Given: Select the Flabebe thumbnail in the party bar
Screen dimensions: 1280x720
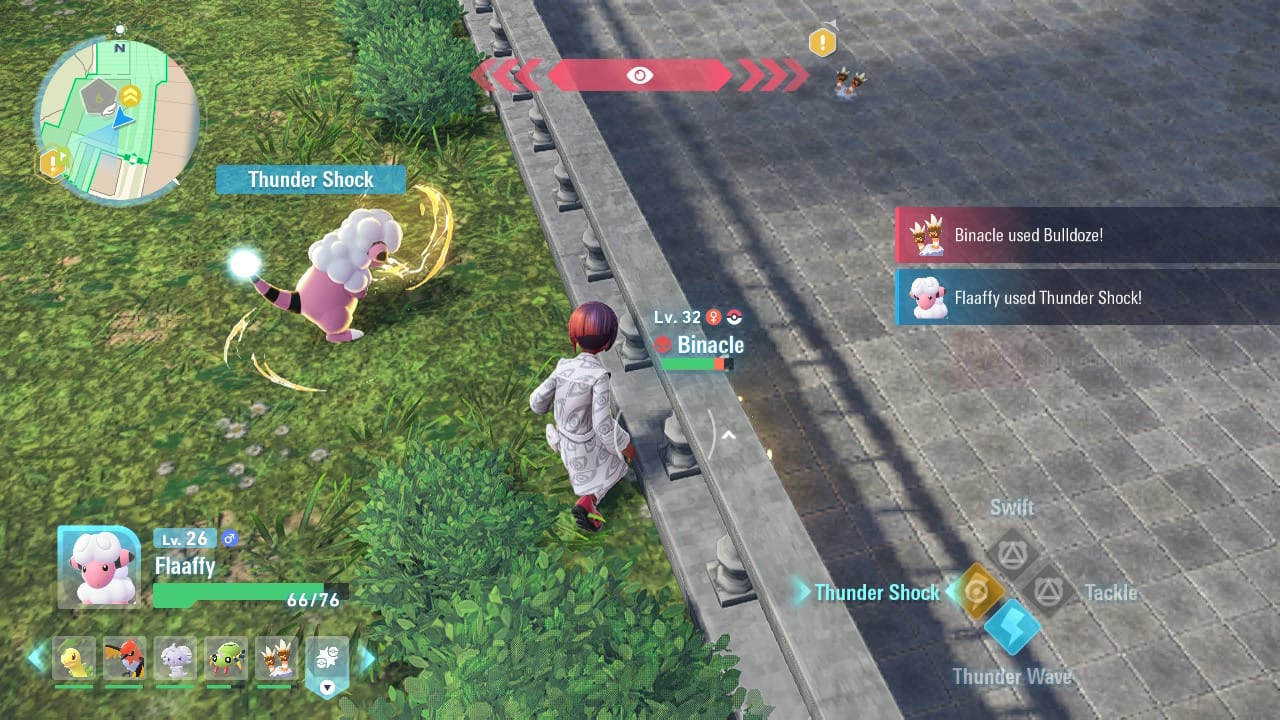Looking at the screenshot, I should (x=175, y=660).
